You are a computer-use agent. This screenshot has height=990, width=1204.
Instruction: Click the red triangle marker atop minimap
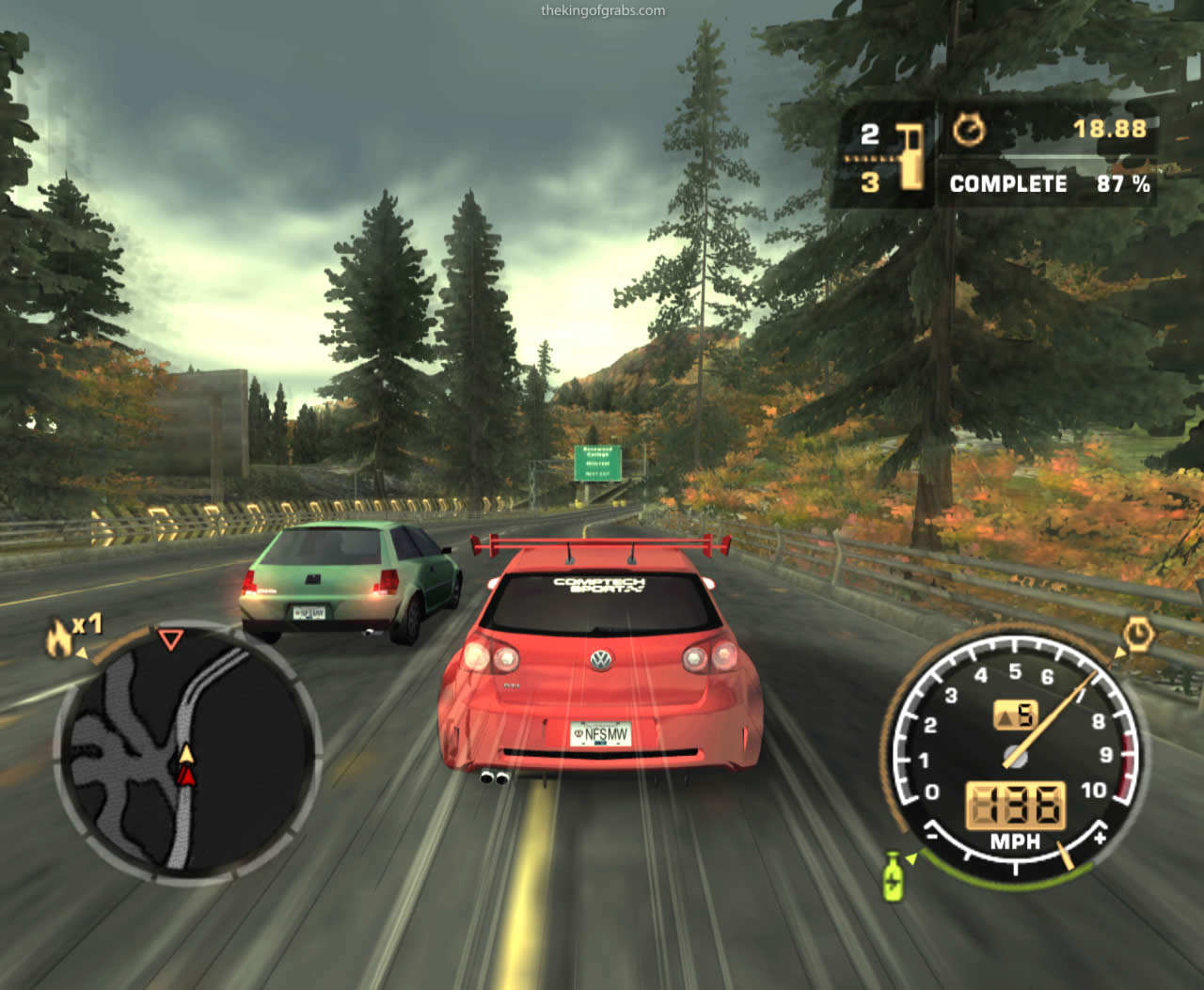pyautogui.click(x=170, y=640)
